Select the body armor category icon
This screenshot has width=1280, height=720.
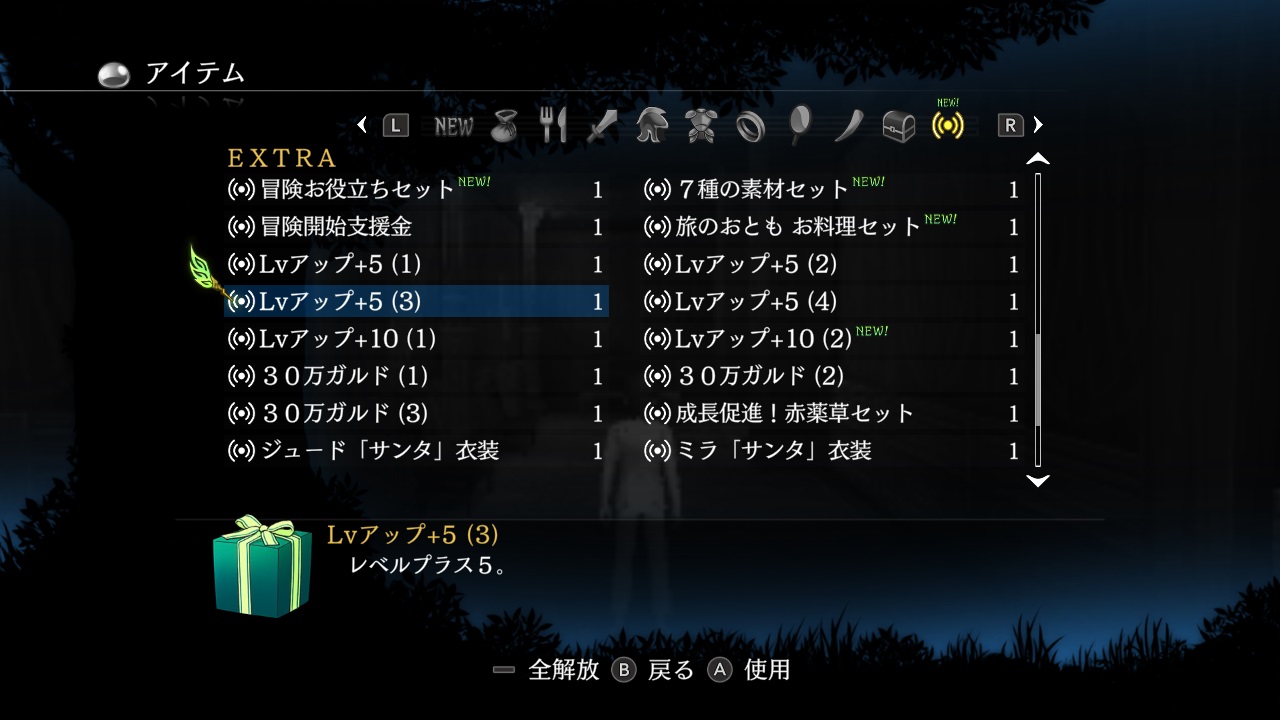[x=702, y=124]
